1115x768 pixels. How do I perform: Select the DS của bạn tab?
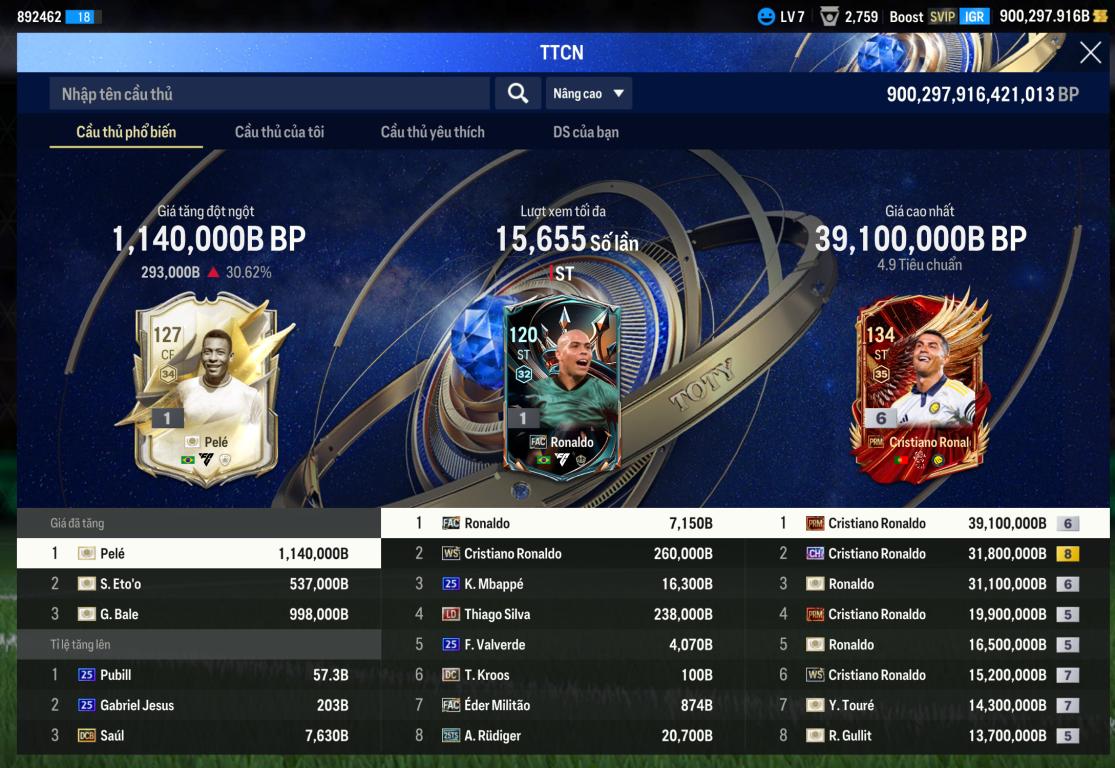(585, 132)
